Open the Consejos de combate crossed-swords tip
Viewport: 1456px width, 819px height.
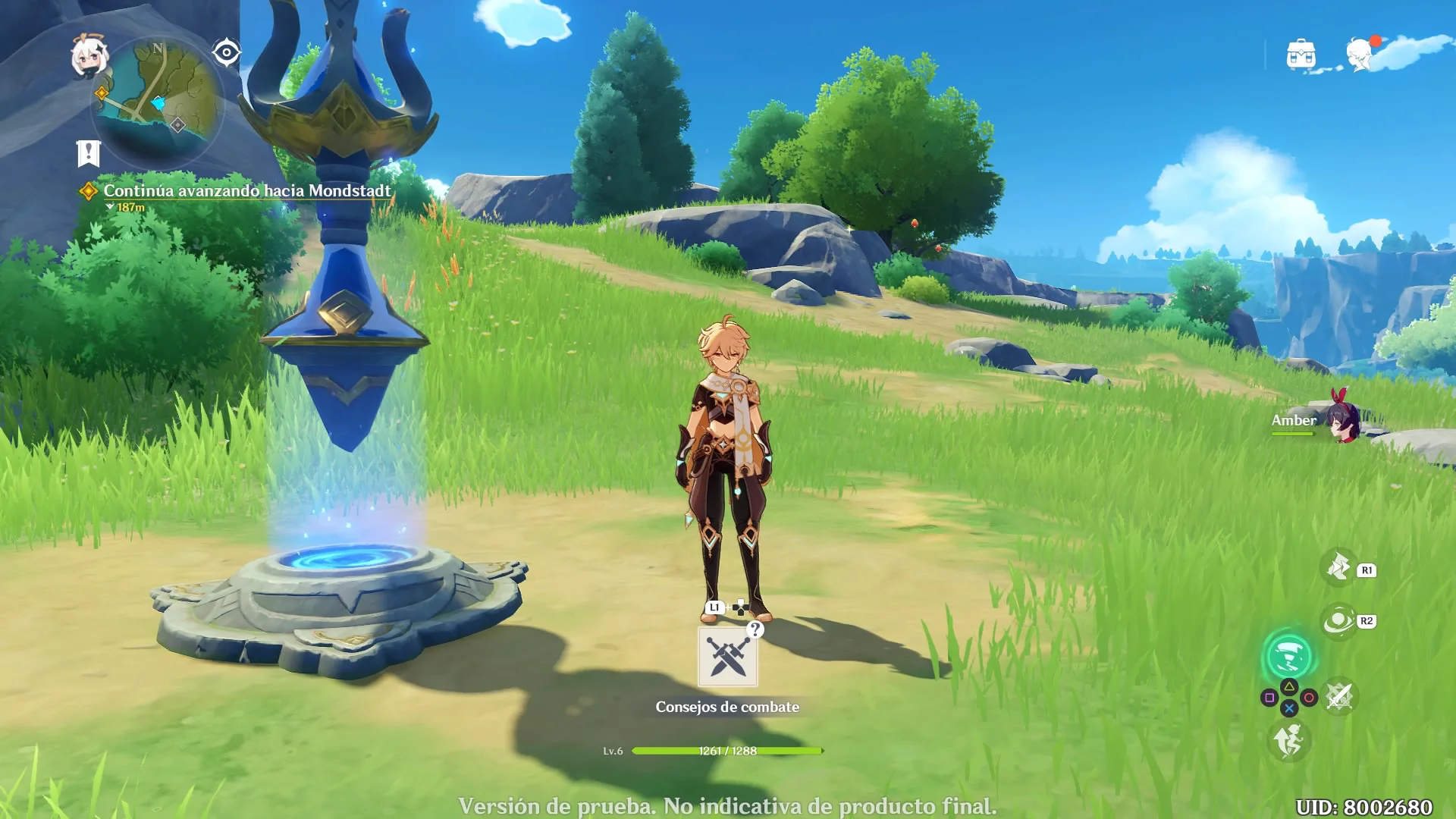727,657
